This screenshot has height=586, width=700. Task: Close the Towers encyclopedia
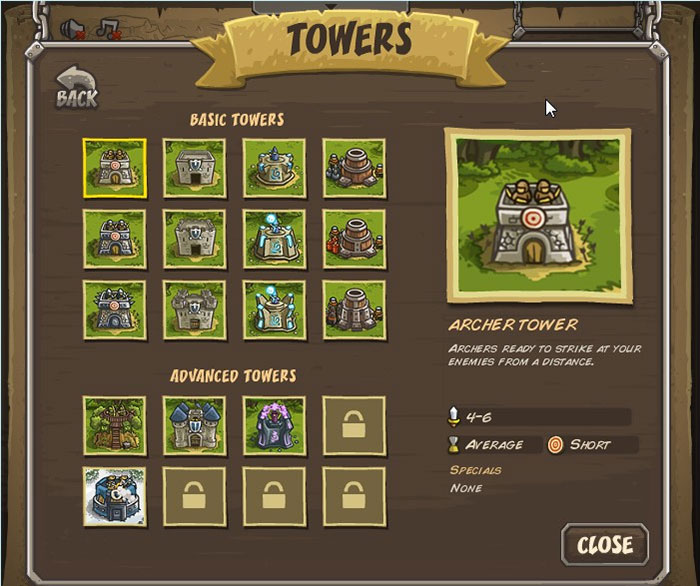pos(604,545)
